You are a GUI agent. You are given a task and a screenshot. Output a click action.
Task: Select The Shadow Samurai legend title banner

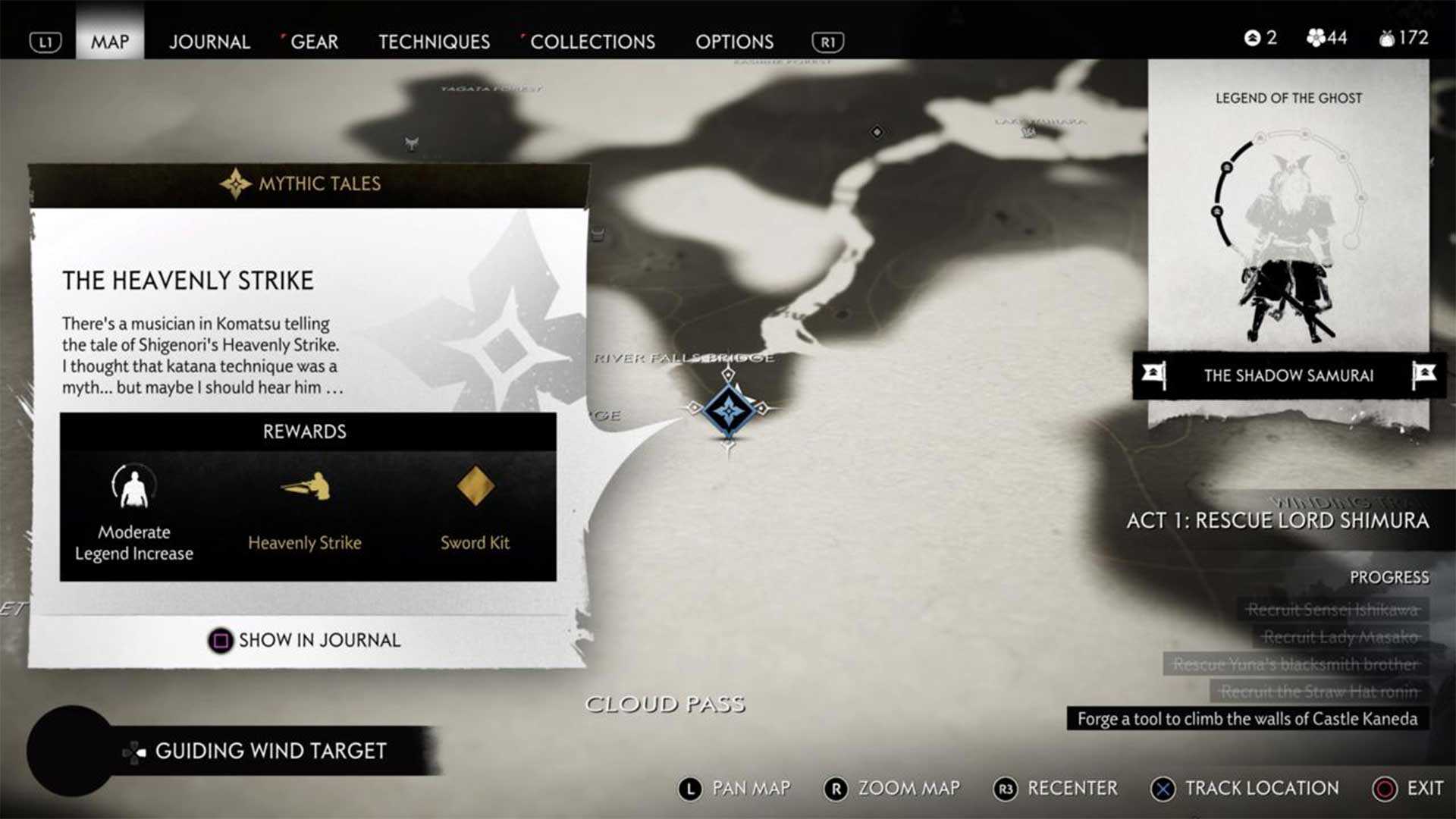coord(1288,375)
